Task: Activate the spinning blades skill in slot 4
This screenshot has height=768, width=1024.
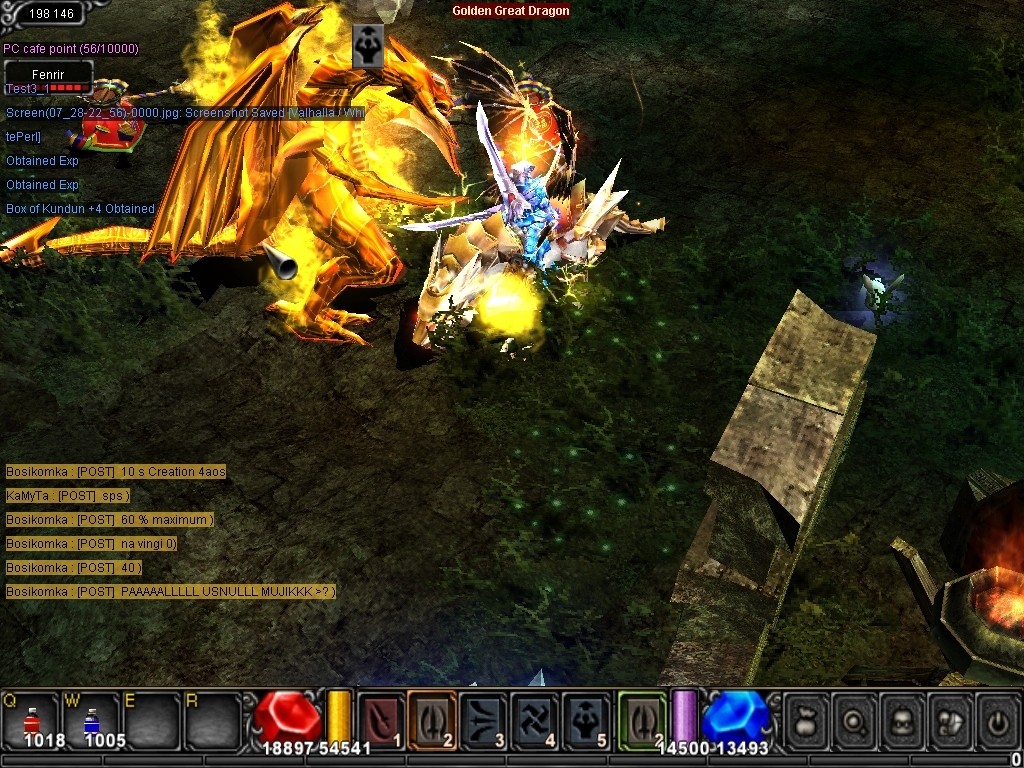Action: pyautogui.click(x=535, y=718)
